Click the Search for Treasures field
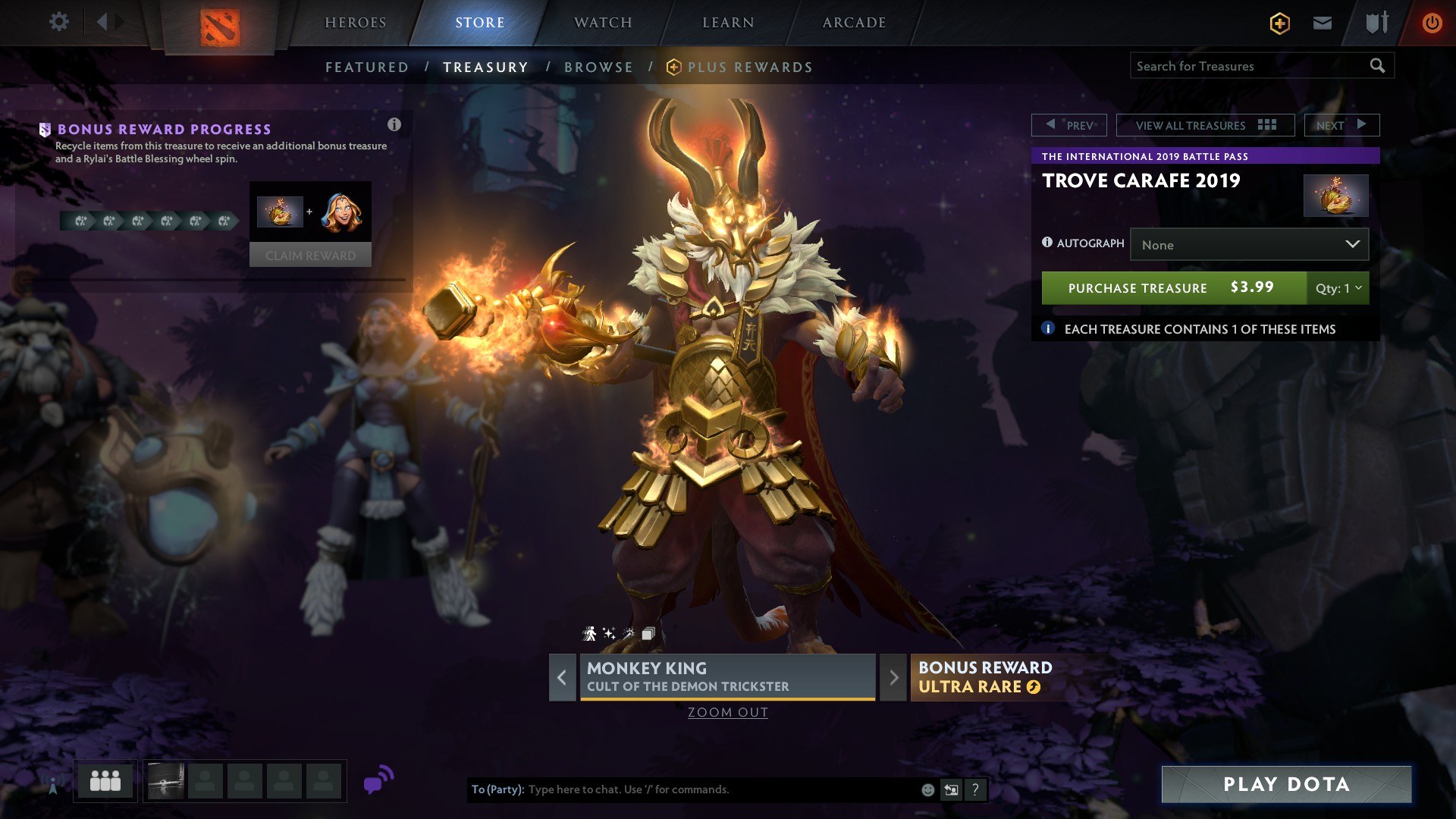The image size is (1456, 819). [1250, 66]
